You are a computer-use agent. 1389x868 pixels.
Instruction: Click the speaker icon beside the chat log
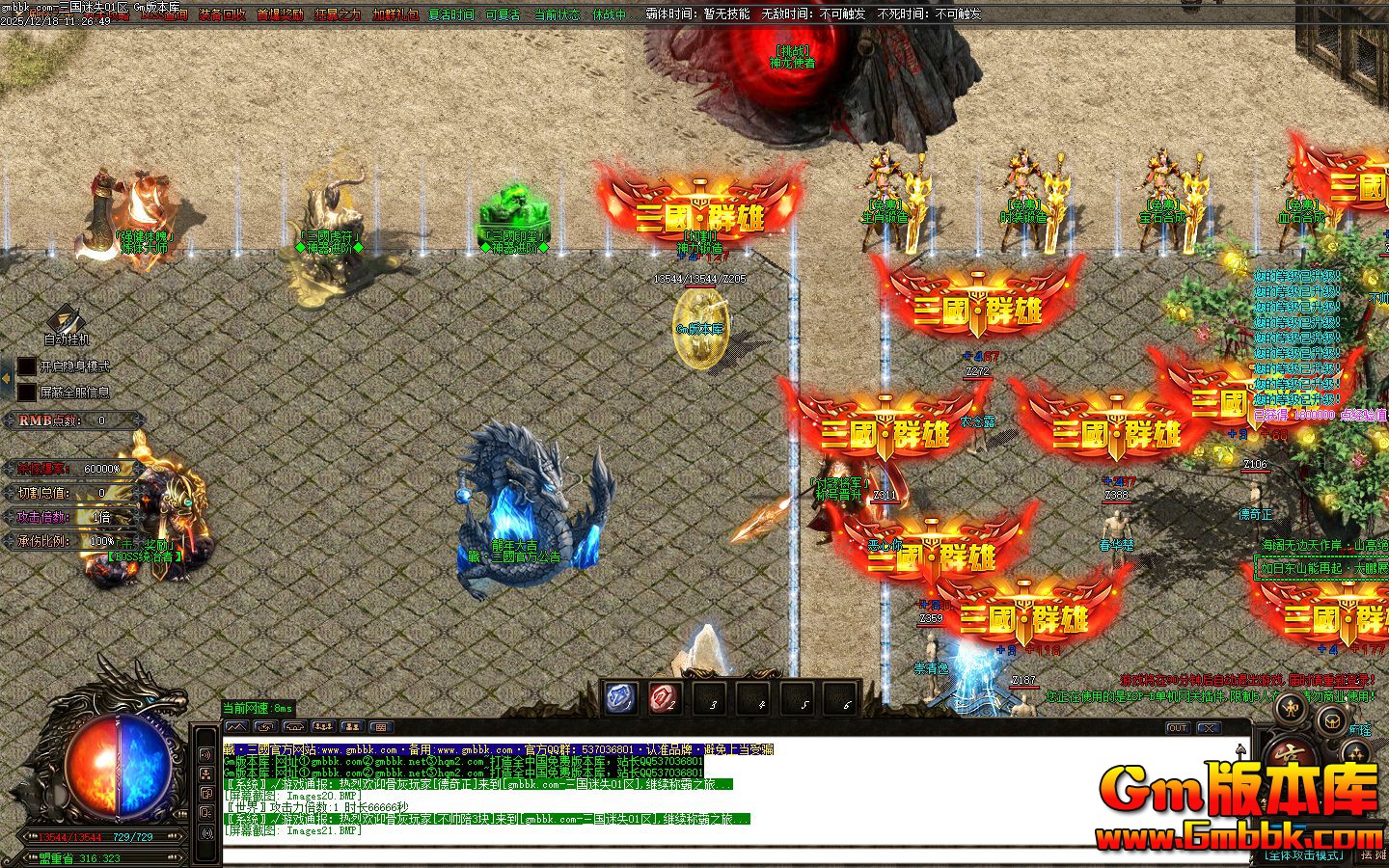click(205, 754)
